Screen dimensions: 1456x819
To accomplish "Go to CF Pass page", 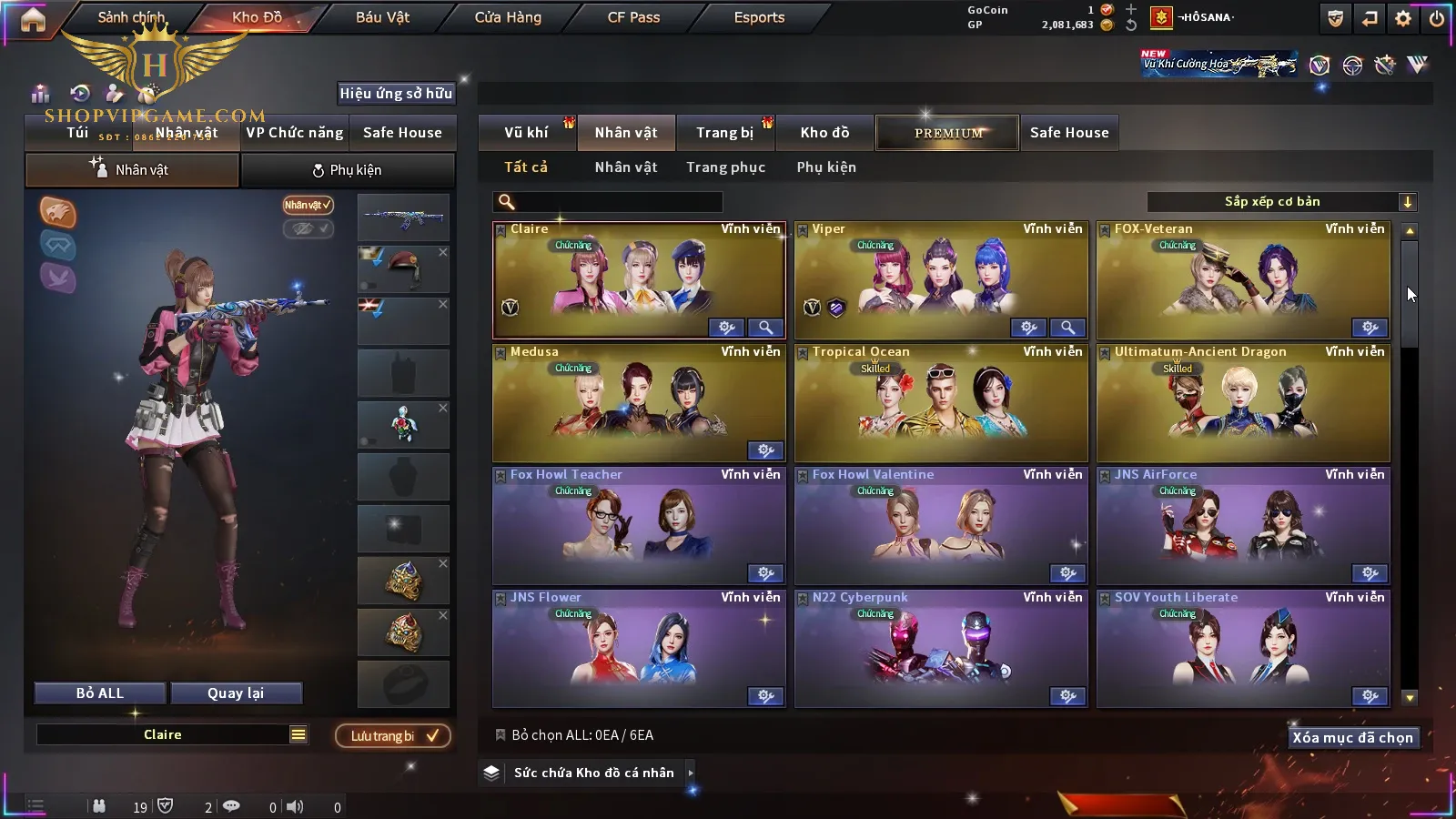I will pyautogui.click(x=633, y=17).
